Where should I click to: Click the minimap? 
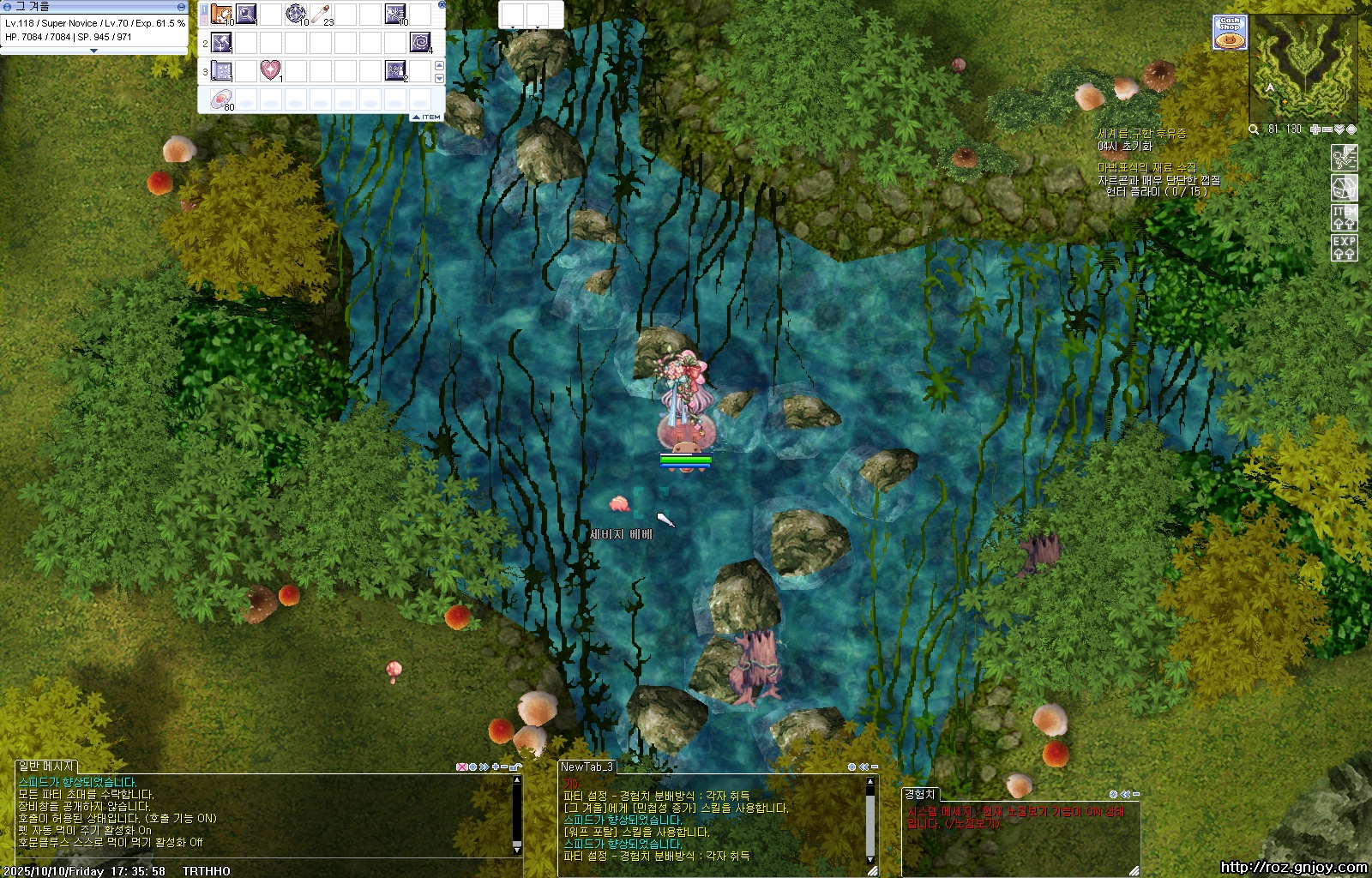(x=1303, y=67)
